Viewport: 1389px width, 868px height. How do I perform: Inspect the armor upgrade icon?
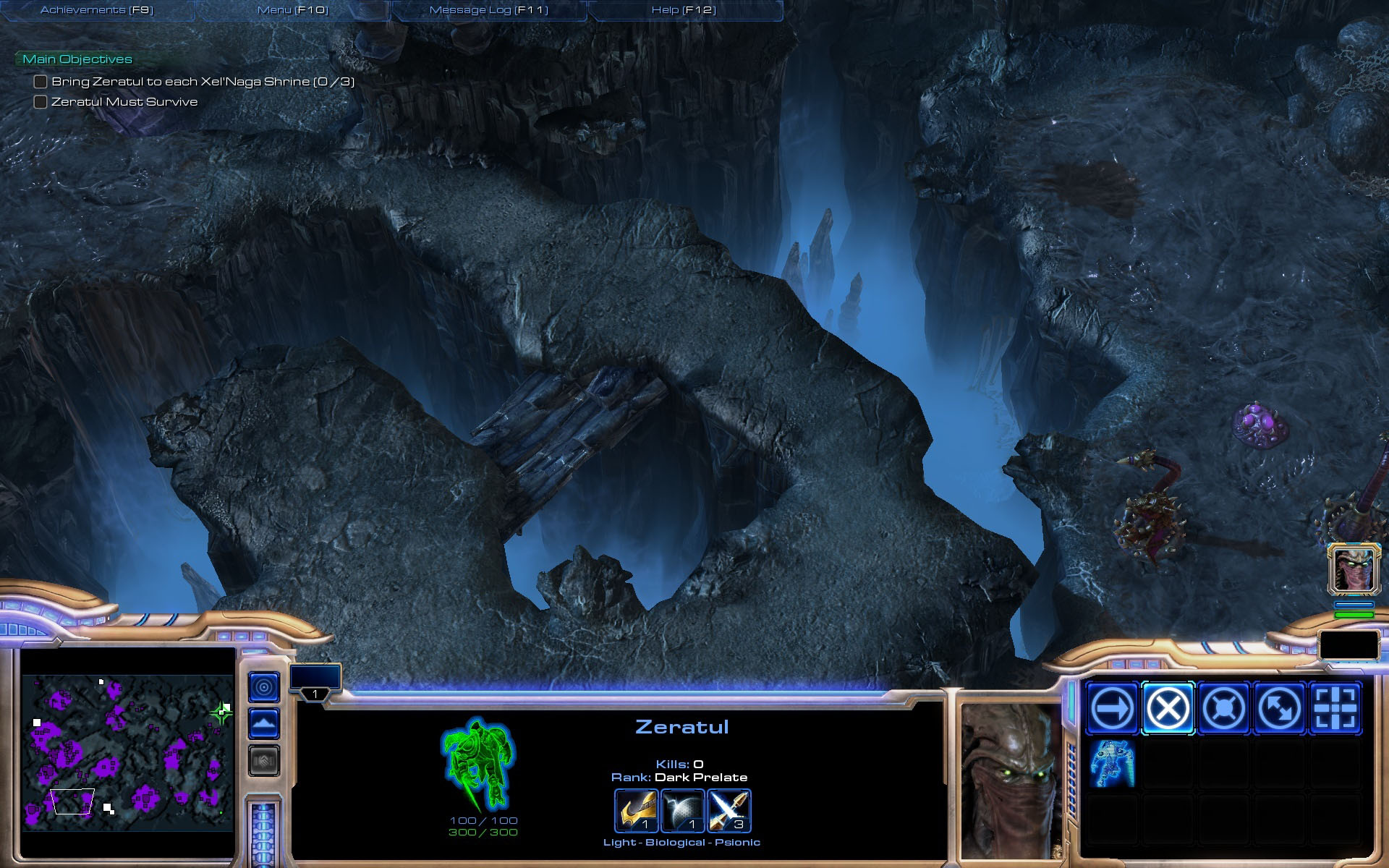tap(682, 810)
